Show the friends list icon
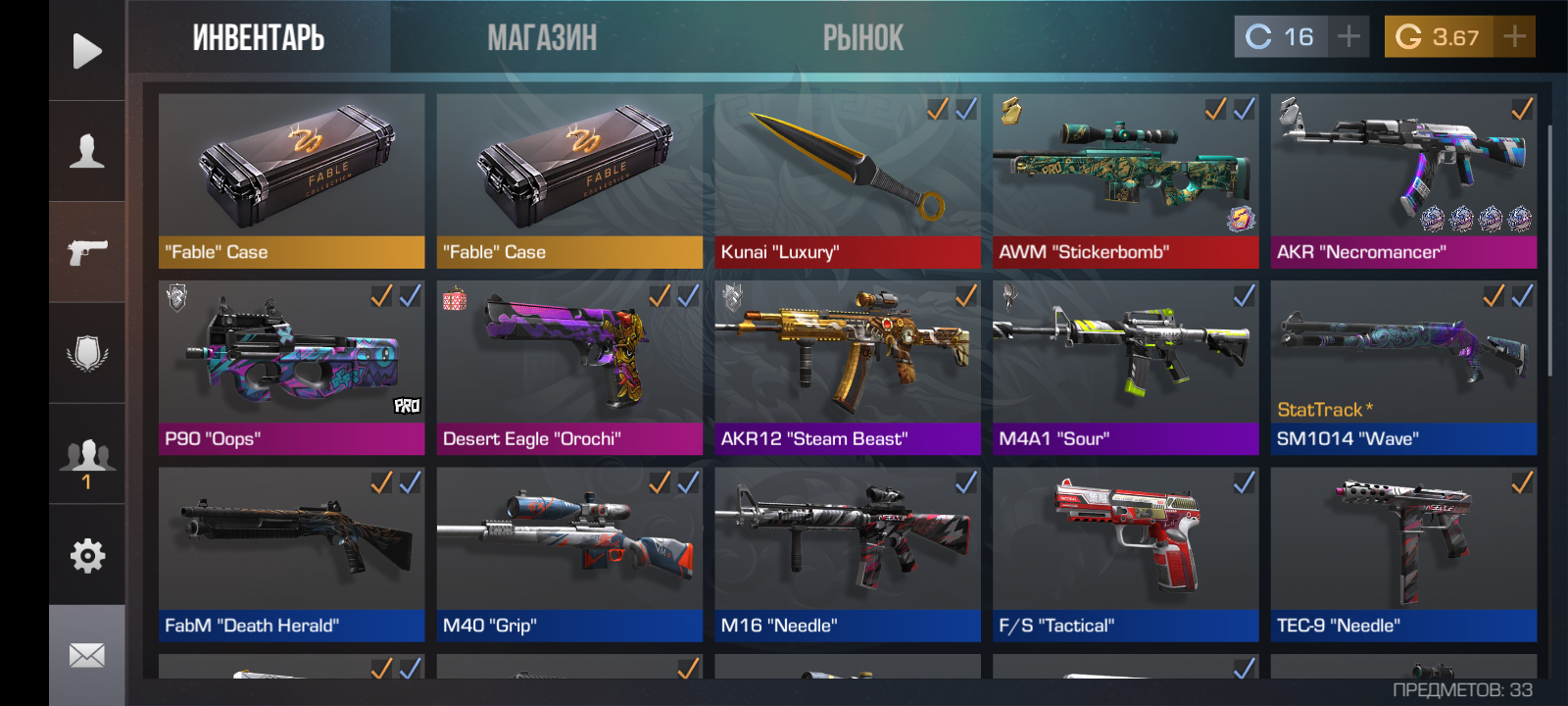 [87, 457]
